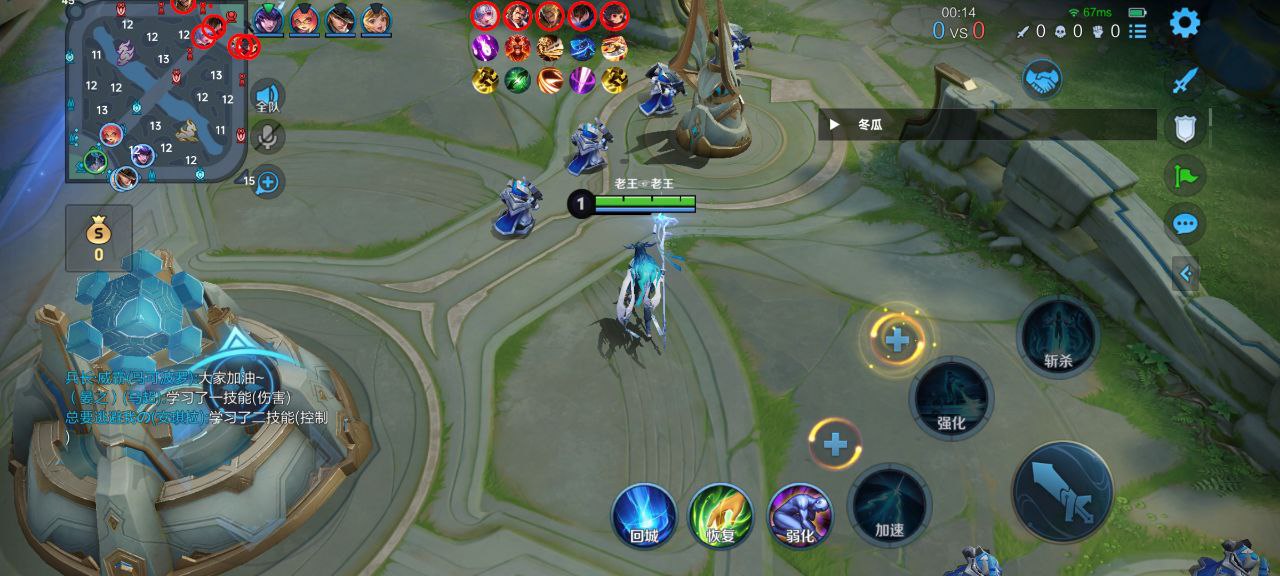Activate the 回城 recall spell

(x=644, y=516)
